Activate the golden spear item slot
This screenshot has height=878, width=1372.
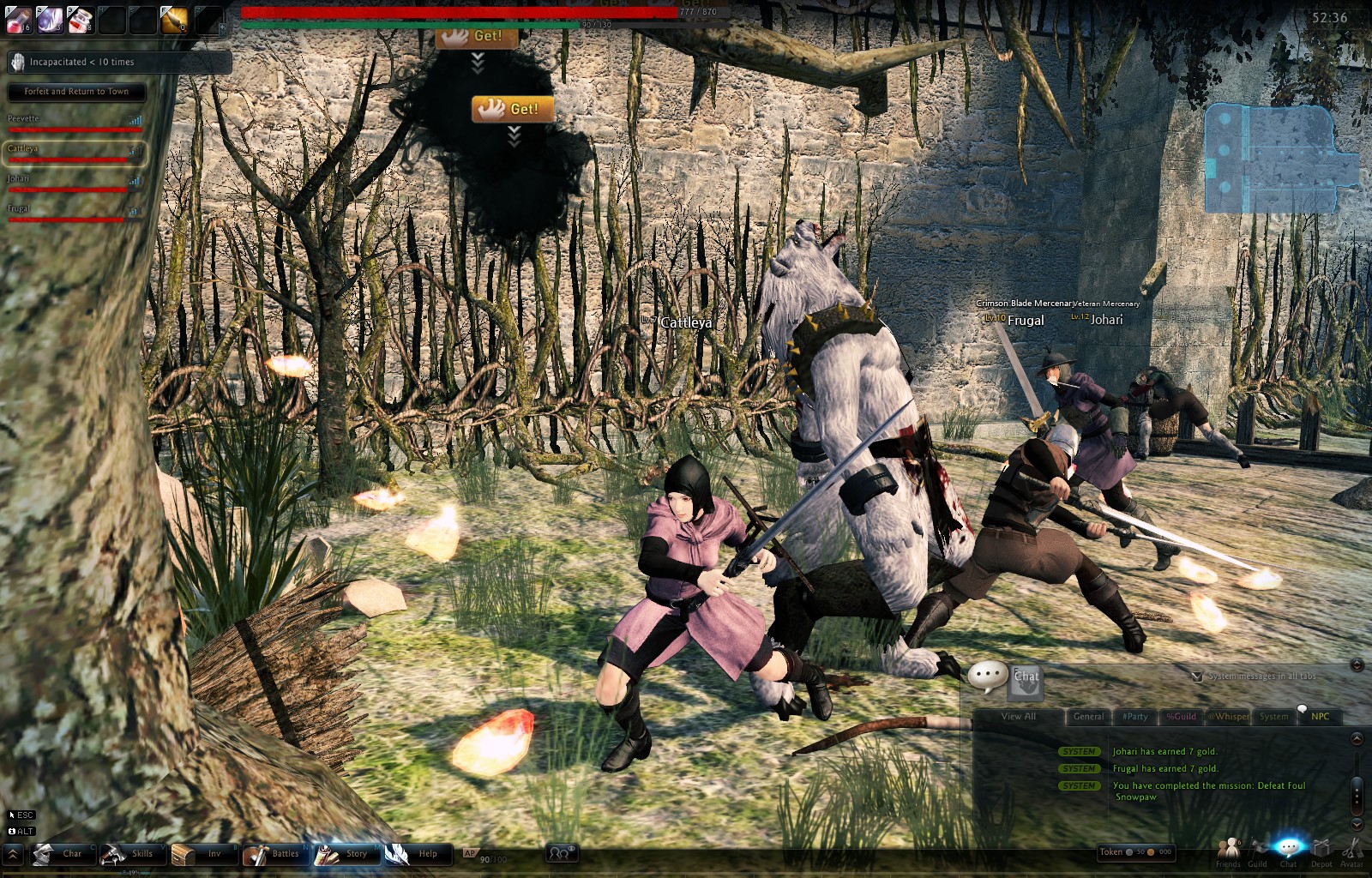(x=174, y=20)
